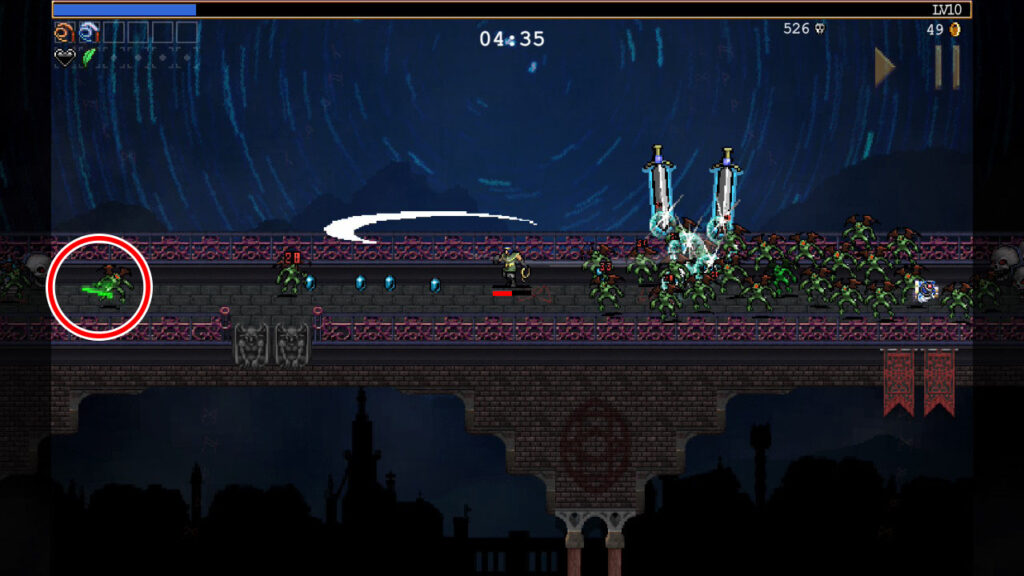1024x576 pixels.
Task: Select the blue whip weapon icon
Action: (88, 32)
